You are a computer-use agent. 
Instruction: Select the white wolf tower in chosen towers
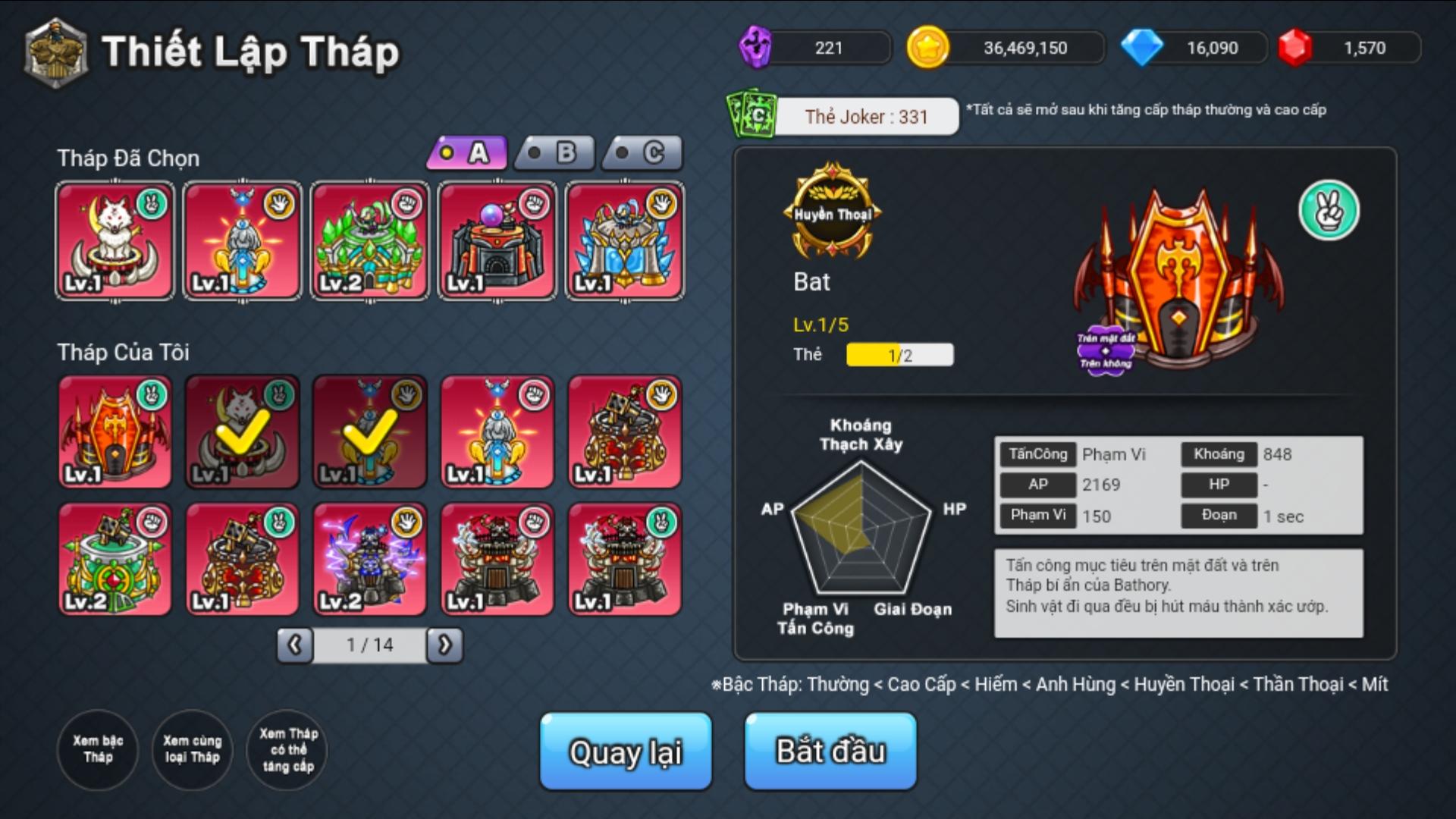115,241
